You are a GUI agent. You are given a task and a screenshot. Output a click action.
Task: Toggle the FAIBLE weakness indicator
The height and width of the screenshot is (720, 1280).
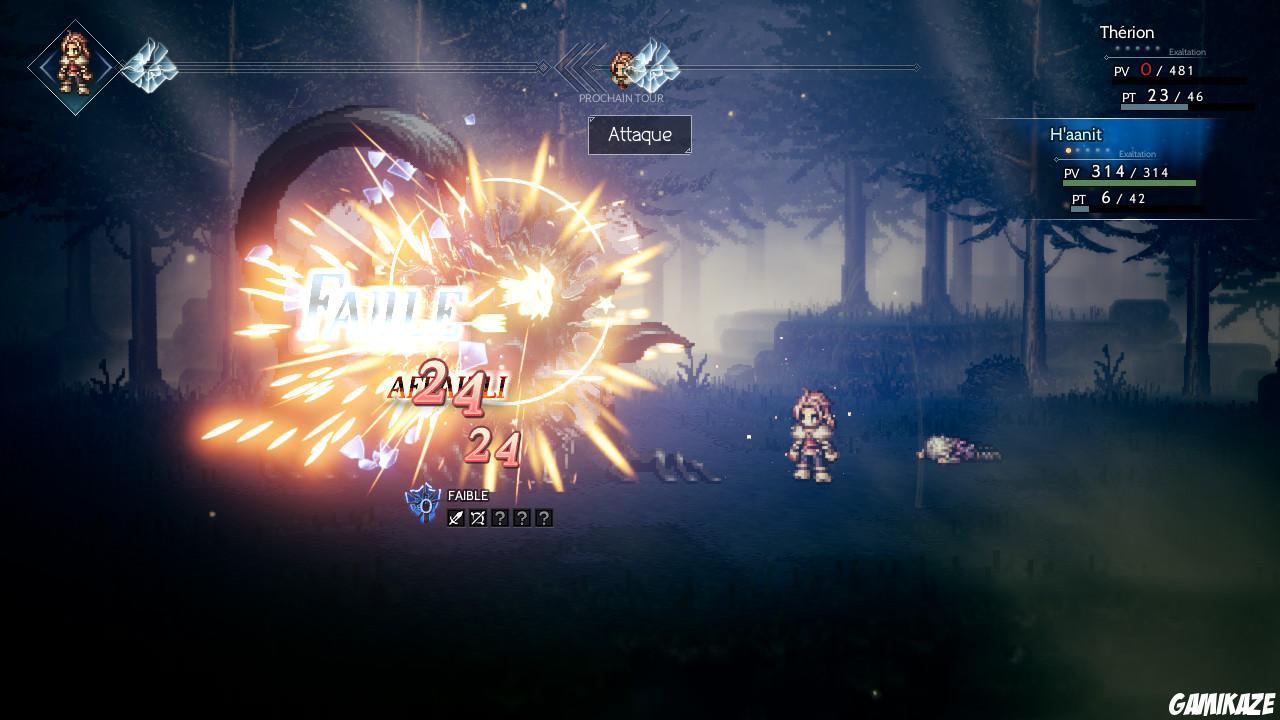click(467, 495)
